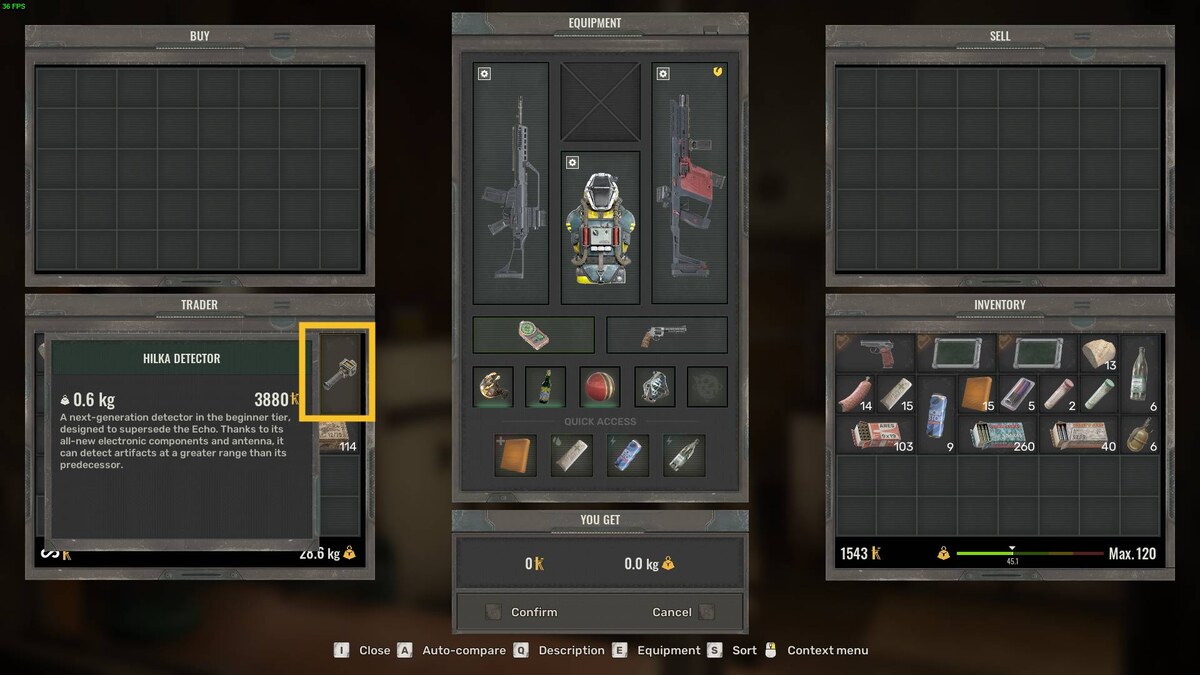
Task: Pick the Ares 9x19 ammo box
Action: [x=875, y=435]
